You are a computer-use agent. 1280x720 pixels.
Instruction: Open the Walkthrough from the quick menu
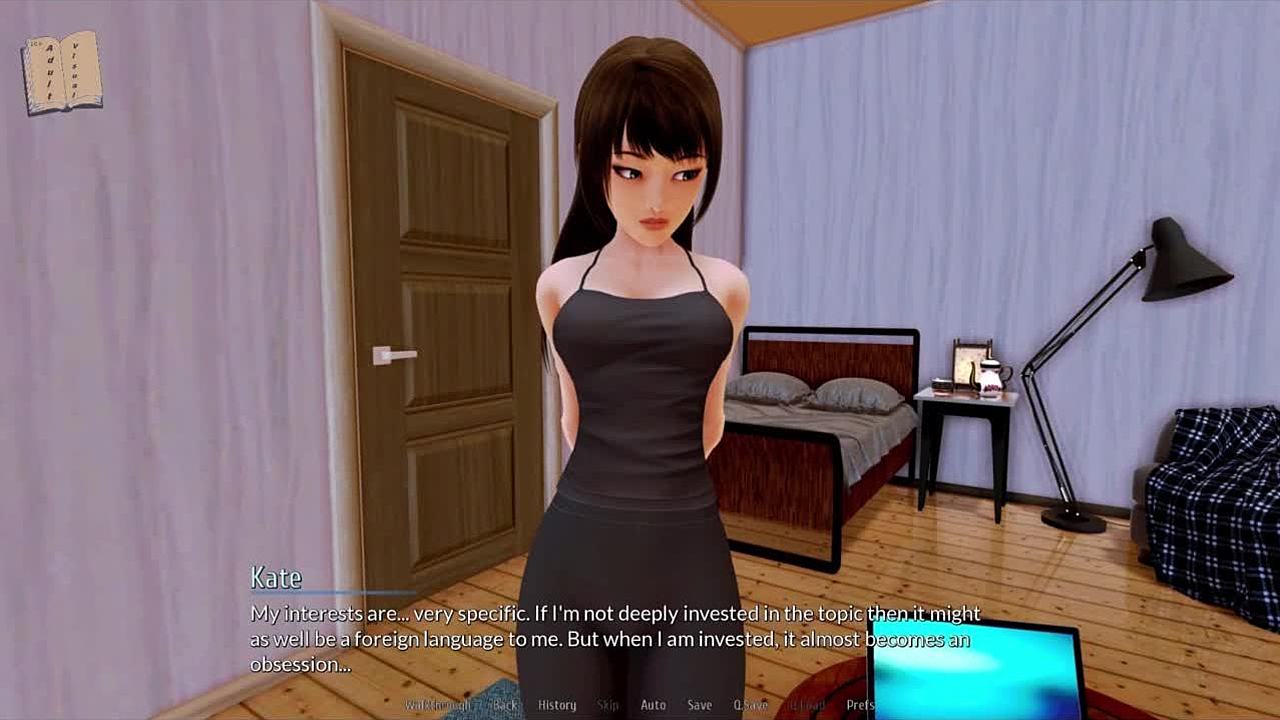point(437,705)
